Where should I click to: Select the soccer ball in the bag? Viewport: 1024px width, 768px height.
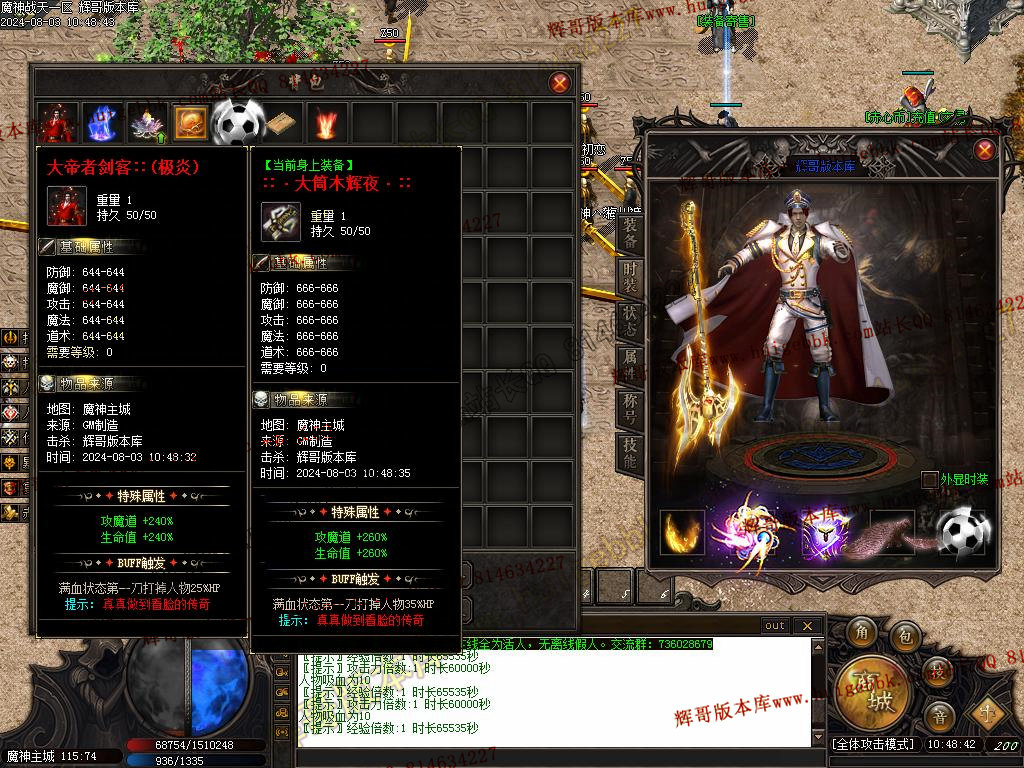point(237,122)
